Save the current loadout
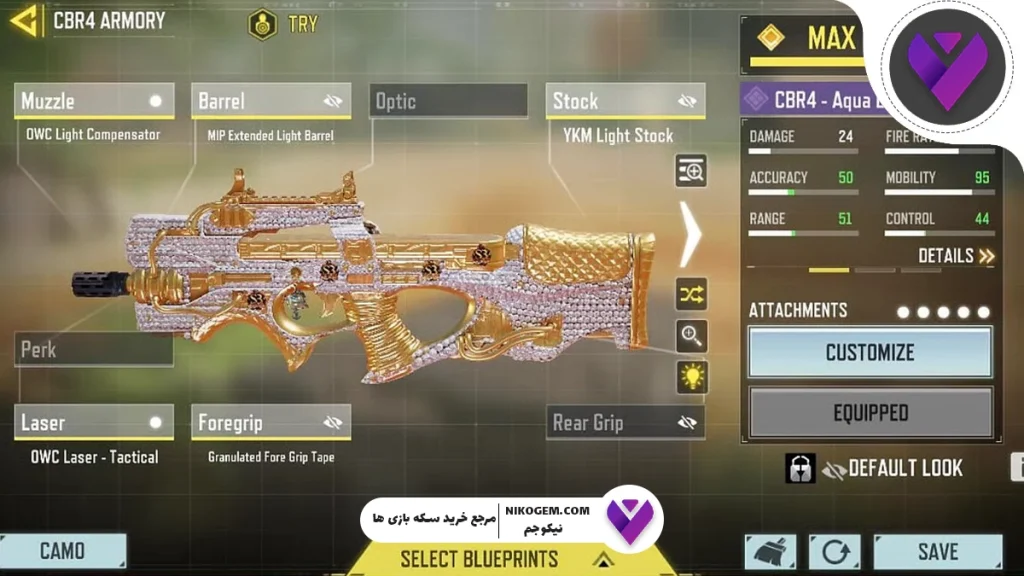This screenshot has height=576, width=1024. point(937,551)
